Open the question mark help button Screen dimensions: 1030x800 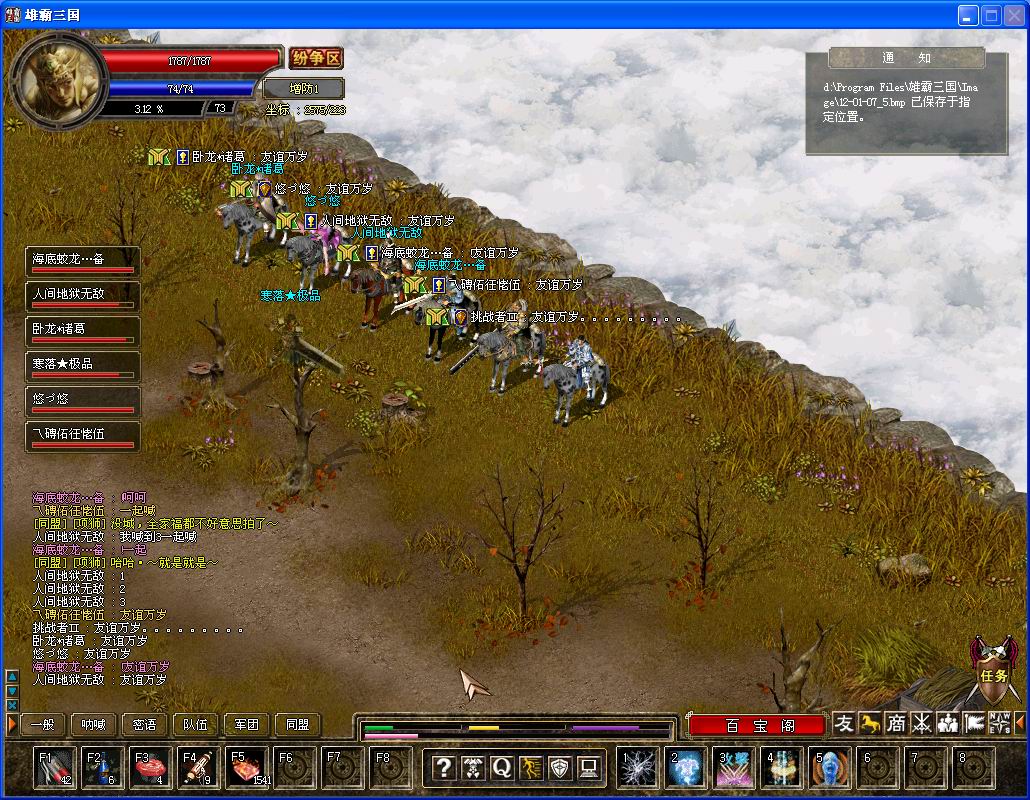(x=444, y=768)
